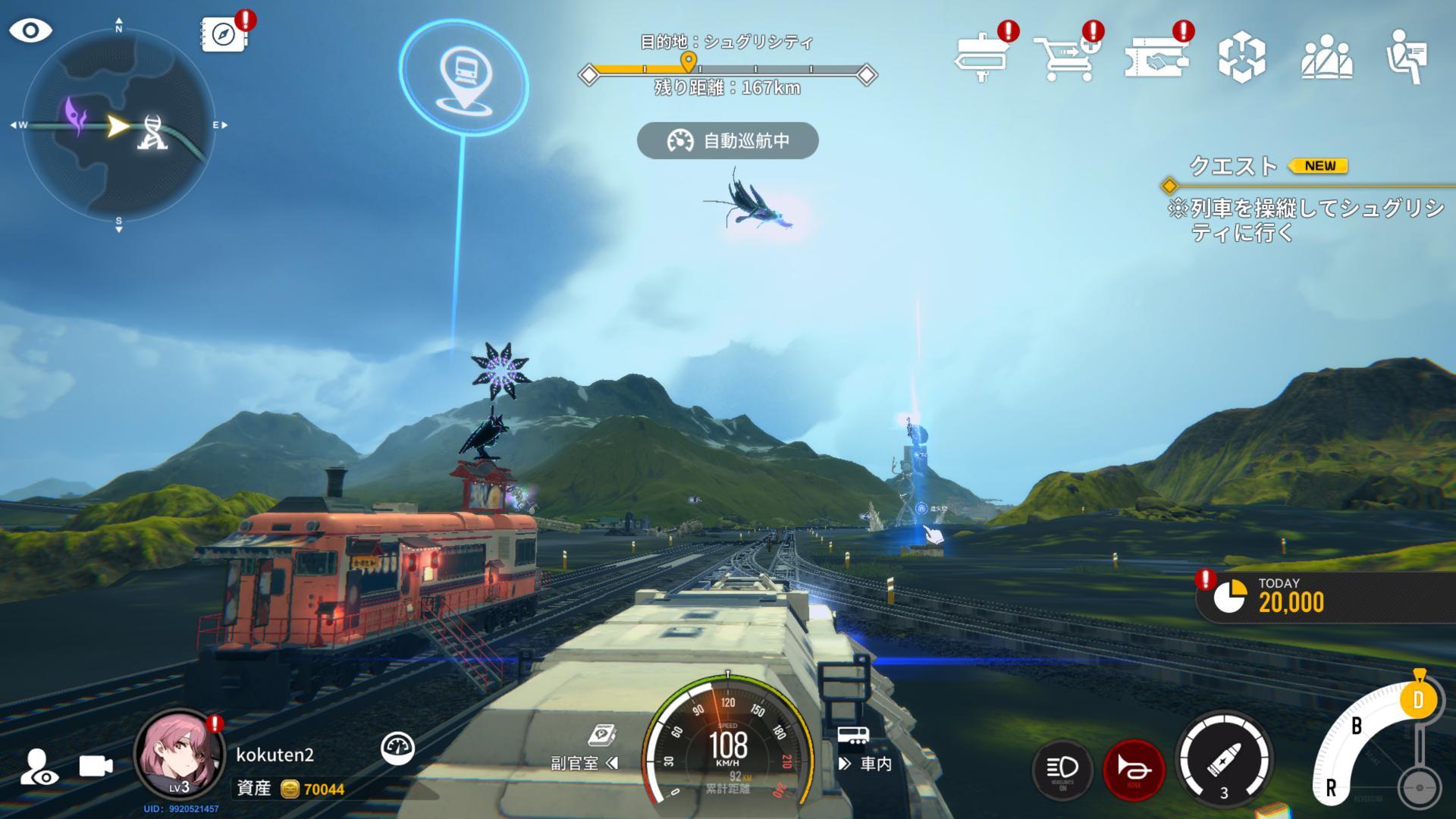The image size is (1456, 819).
Task: Fire the bullet weapon button
Action: click(1223, 761)
